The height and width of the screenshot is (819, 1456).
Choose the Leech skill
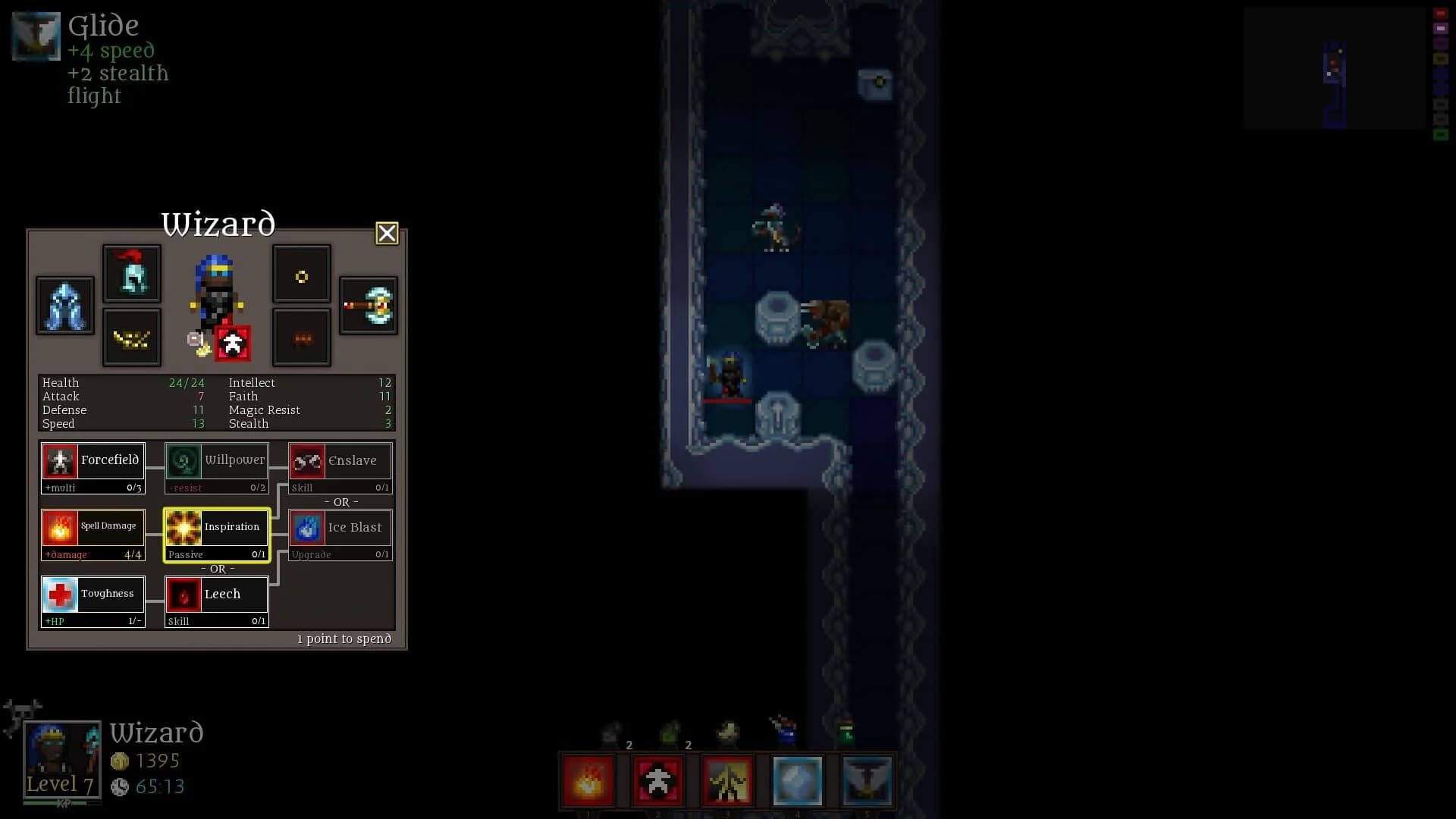216,601
